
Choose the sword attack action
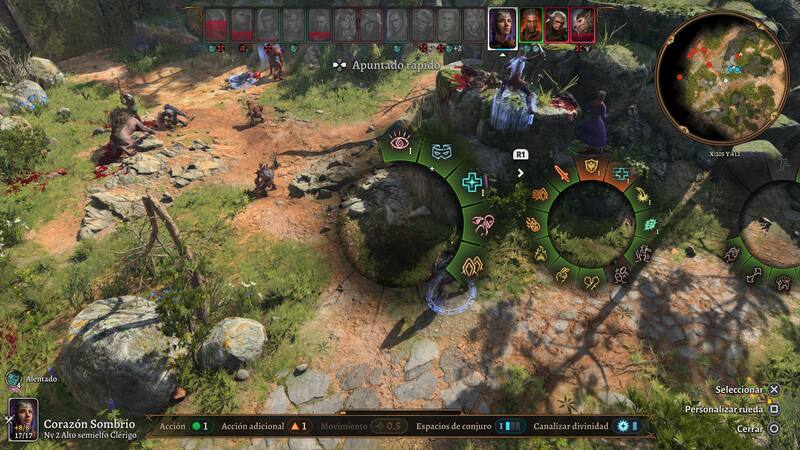562,174
